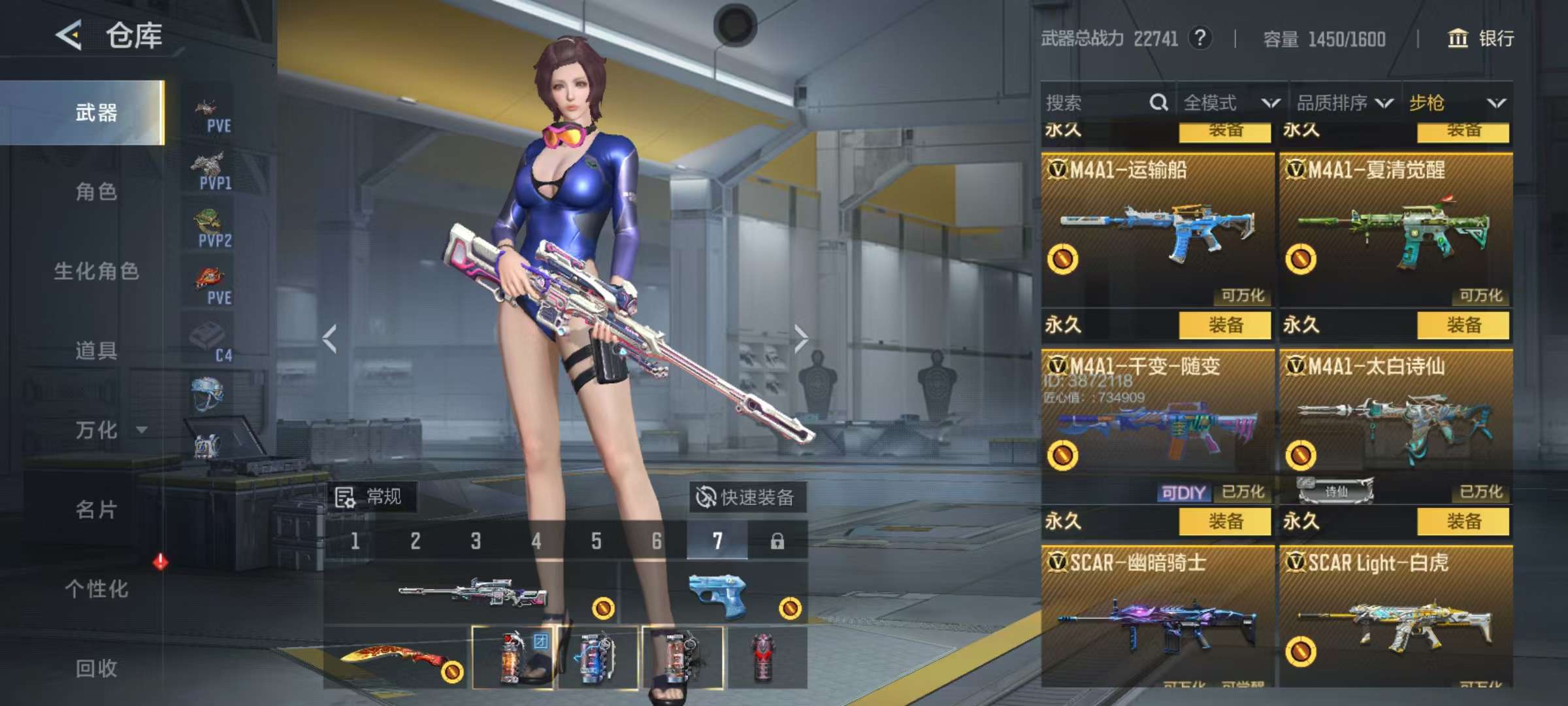Switch to the 角色 category tab
This screenshot has height=706, width=1568.
pyautogui.click(x=96, y=192)
